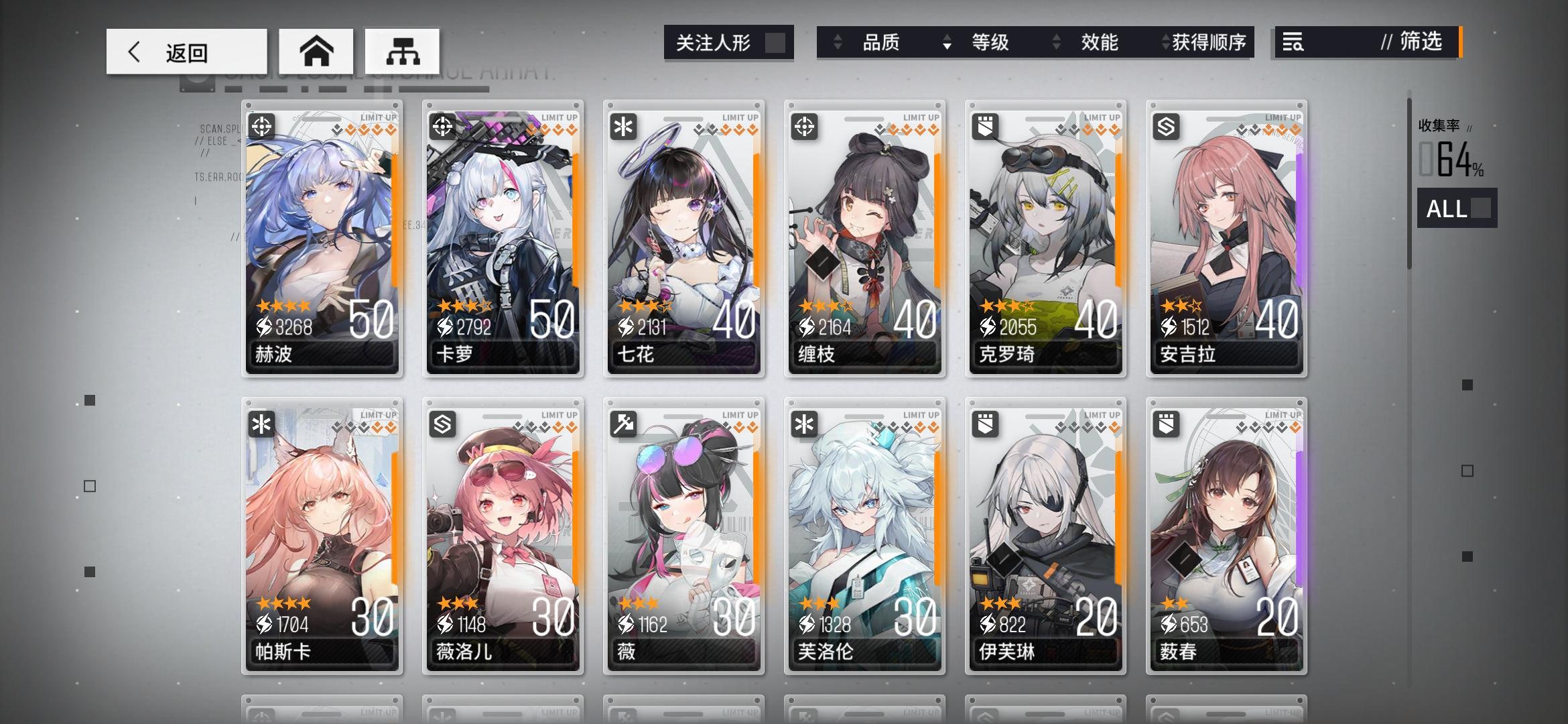Open the filter list icon next to 筛选
The width and height of the screenshot is (1568, 724).
tap(1293, 42)
